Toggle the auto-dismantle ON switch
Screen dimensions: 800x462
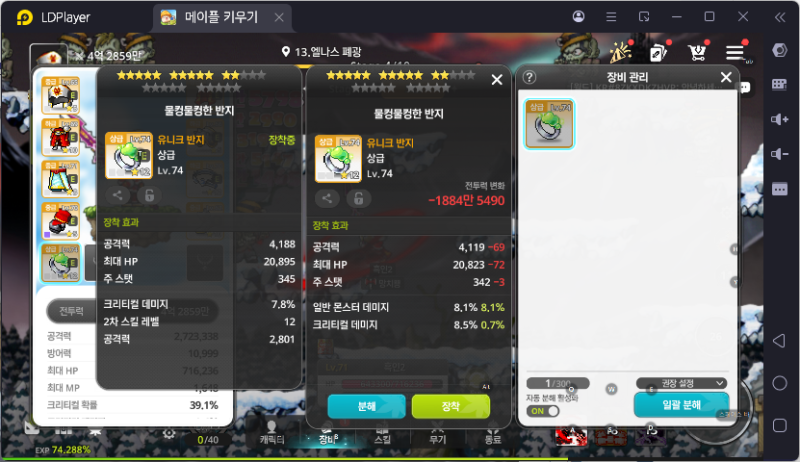pos(543,410)
